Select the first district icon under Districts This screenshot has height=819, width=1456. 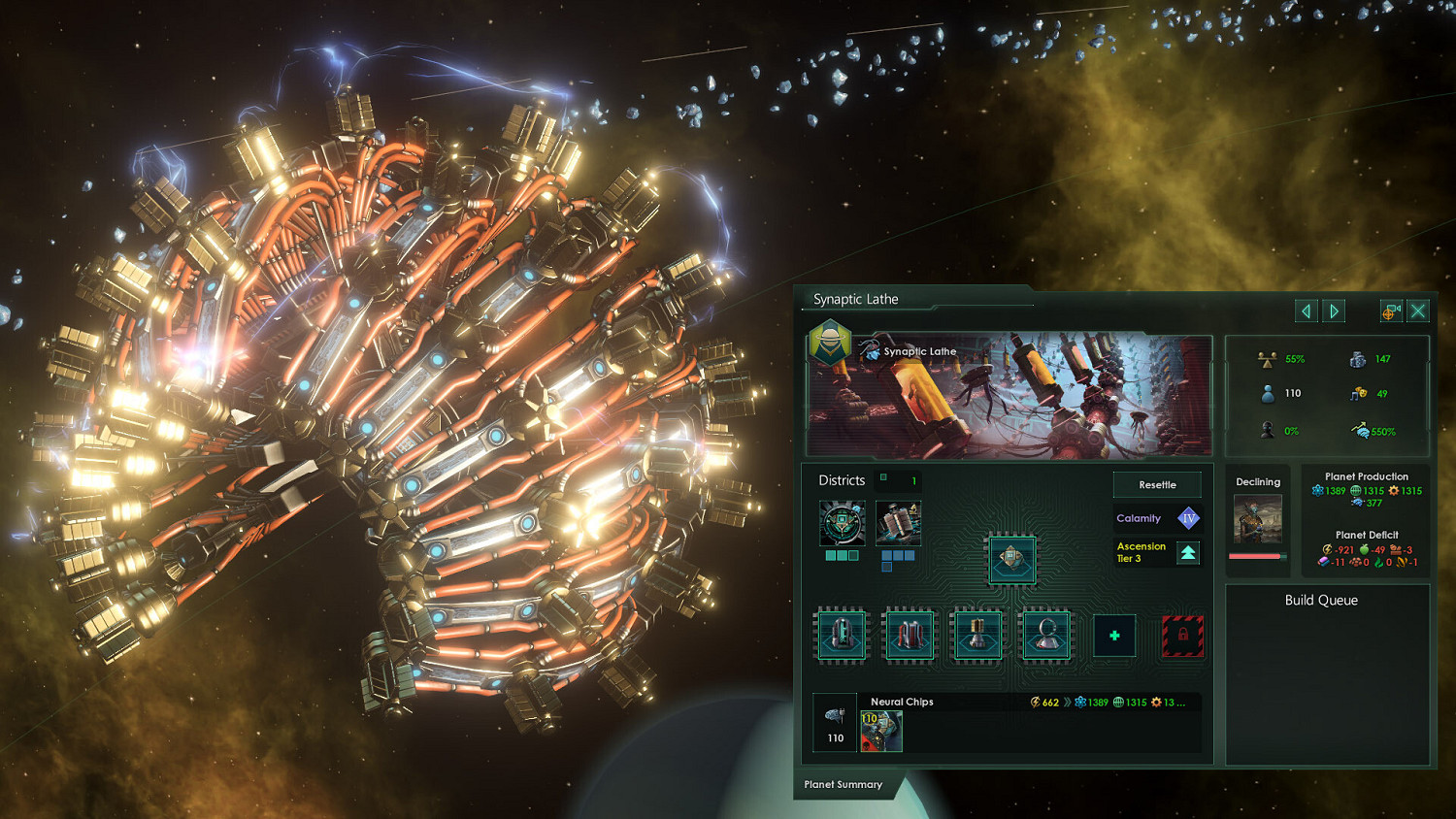pos(841,524)
